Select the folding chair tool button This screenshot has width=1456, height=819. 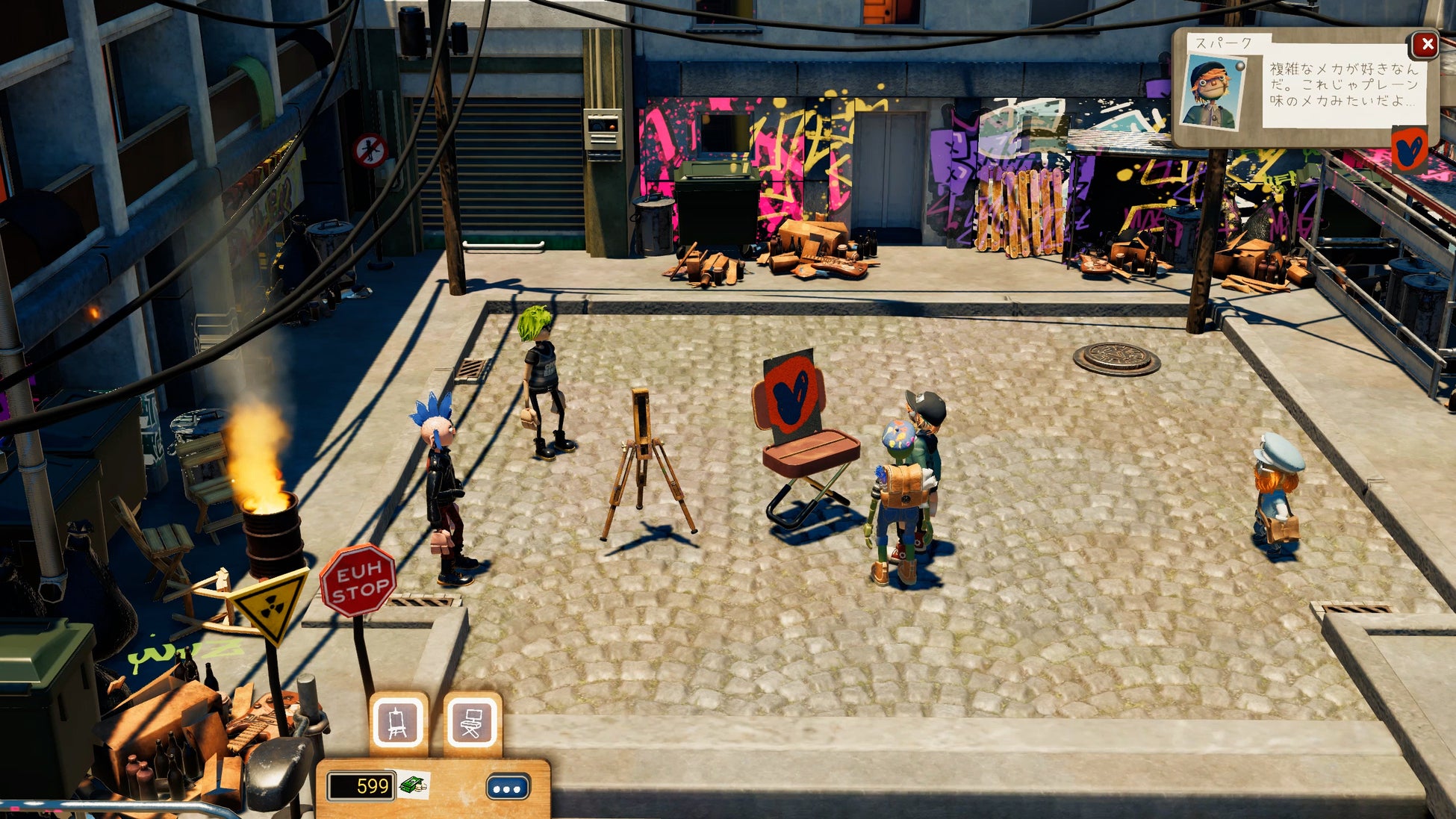point(472,723)
